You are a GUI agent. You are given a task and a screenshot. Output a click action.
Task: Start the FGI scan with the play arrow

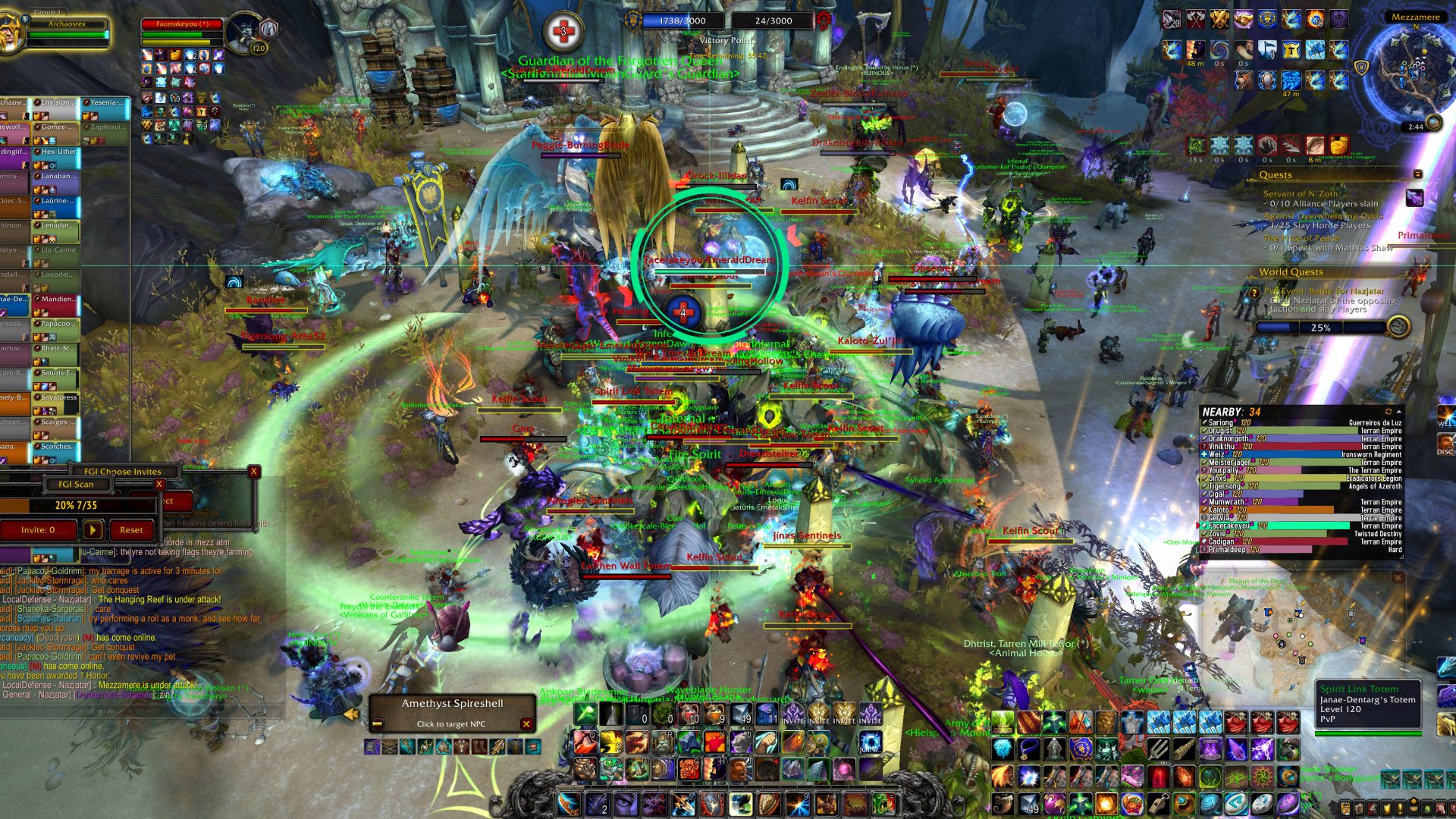93,530
